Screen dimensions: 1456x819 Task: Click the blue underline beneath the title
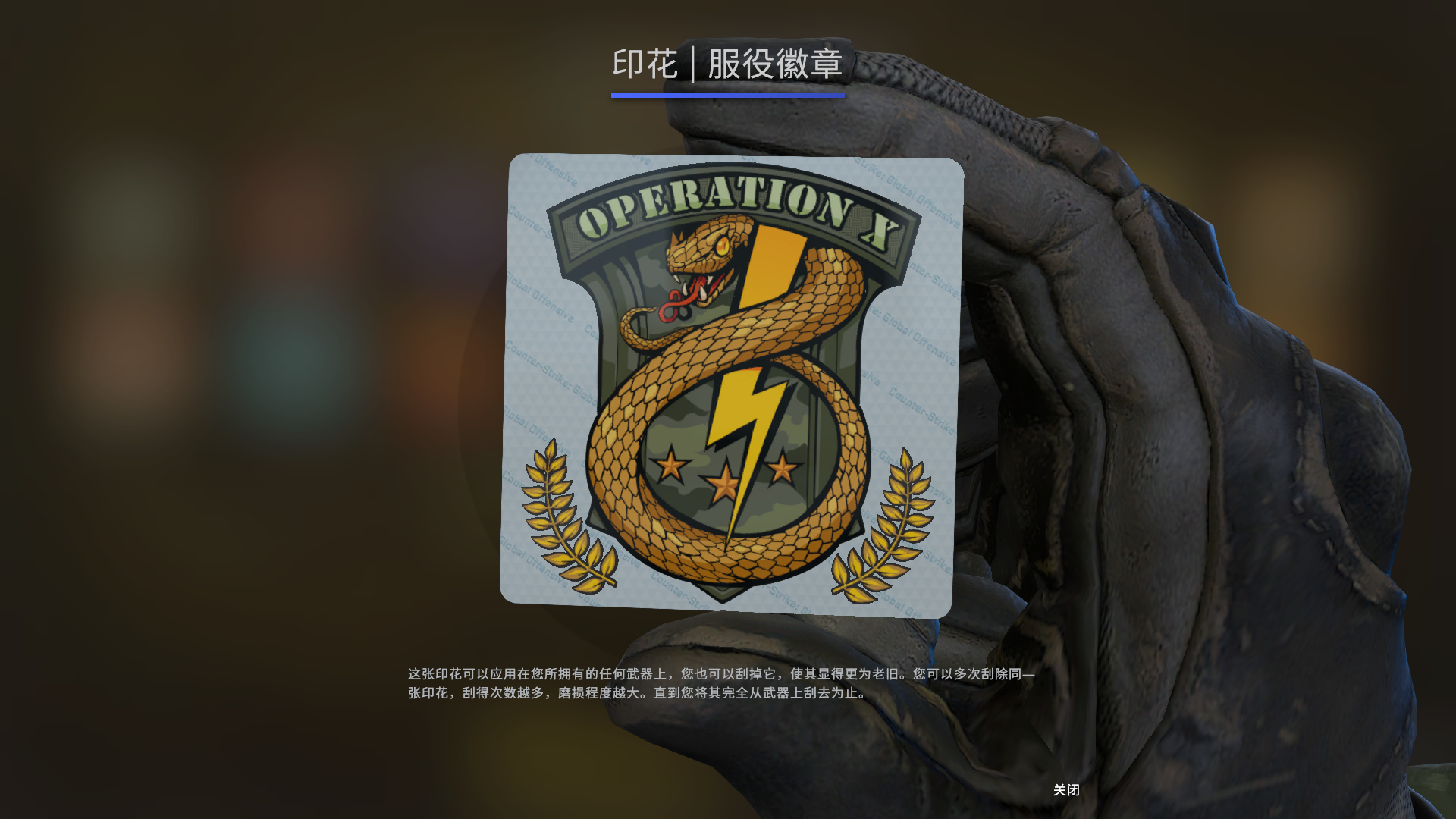(x=728, y=95)
